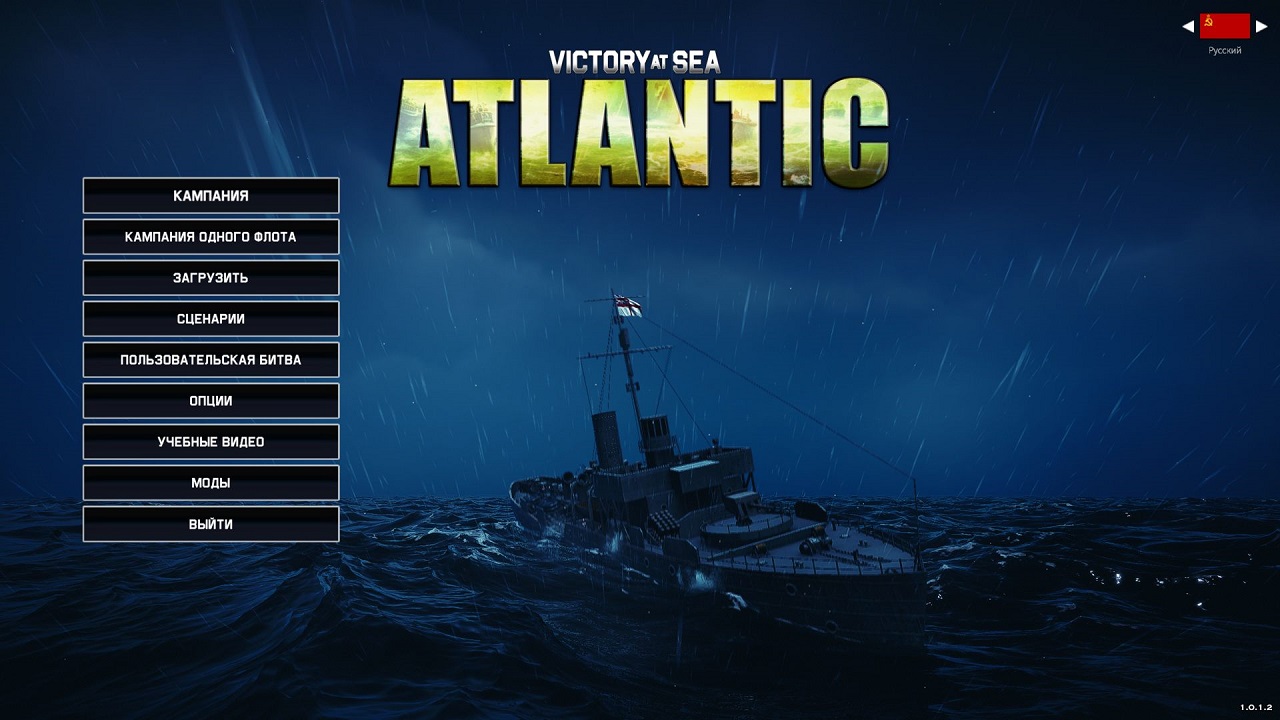Open the ОПЦИИ settings
This screenshot has width=1280, height=720.
coord(210,400)
